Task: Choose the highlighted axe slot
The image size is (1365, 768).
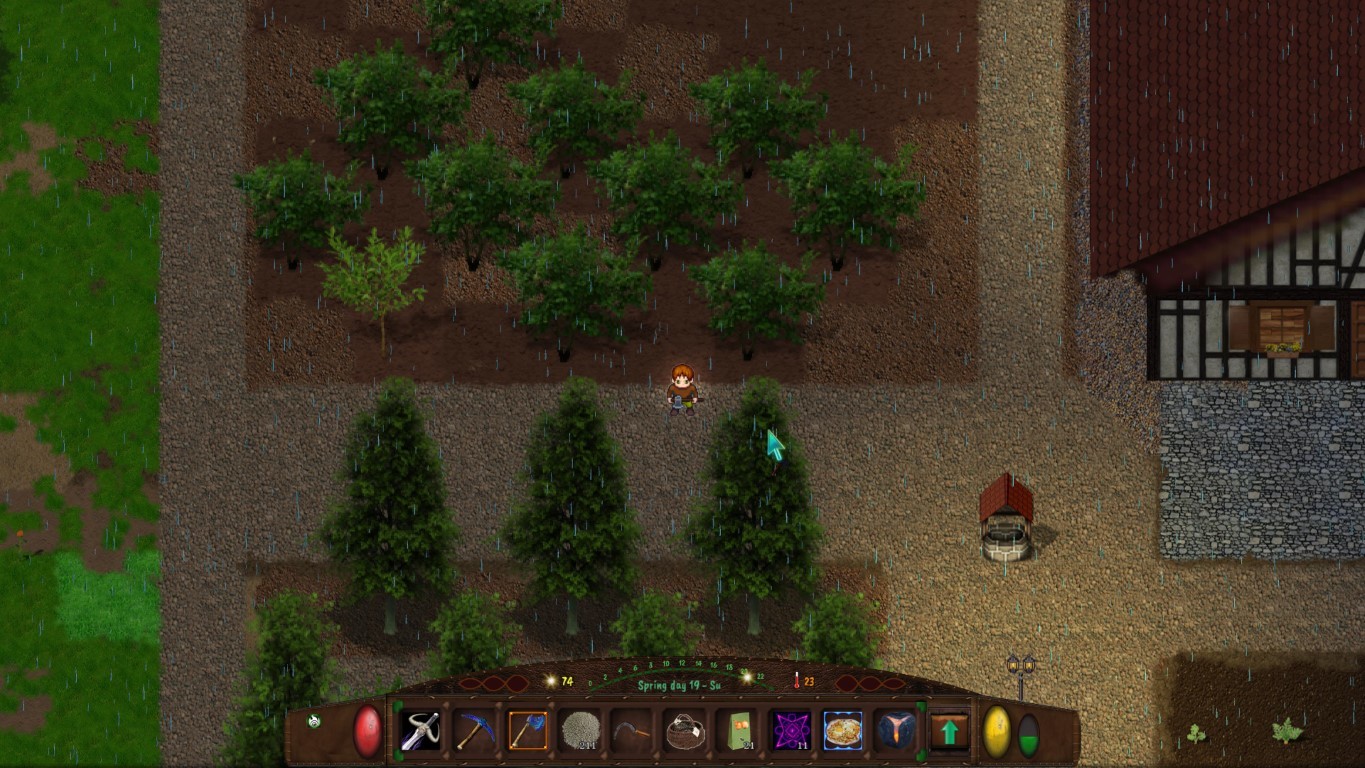Action: point(527,731)
